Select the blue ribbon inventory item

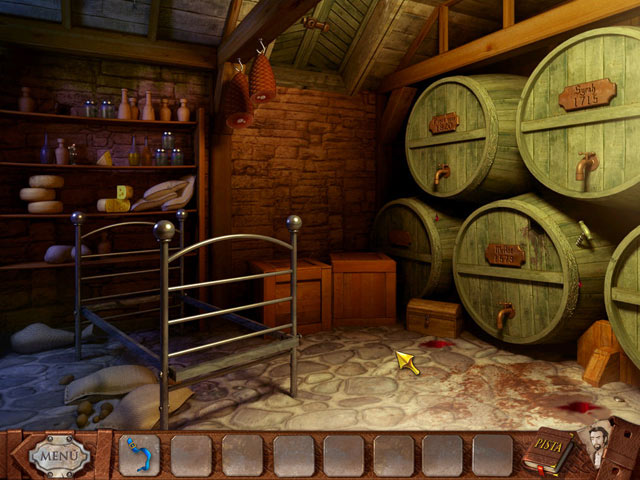pyautogui.click(x=139, y=455)
